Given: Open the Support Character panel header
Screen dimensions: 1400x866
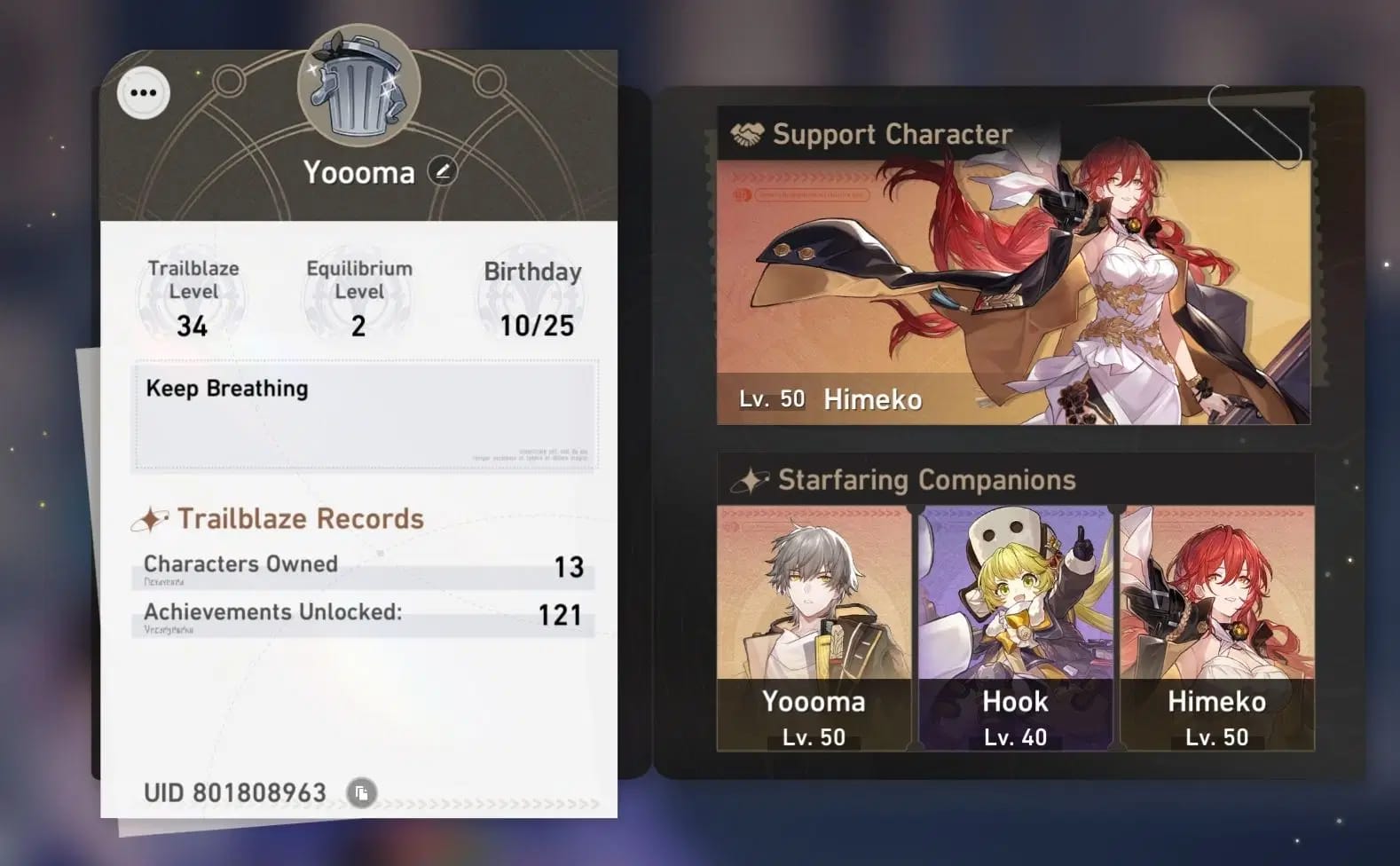Looking at the screenshot, I should tap(890, 134).
